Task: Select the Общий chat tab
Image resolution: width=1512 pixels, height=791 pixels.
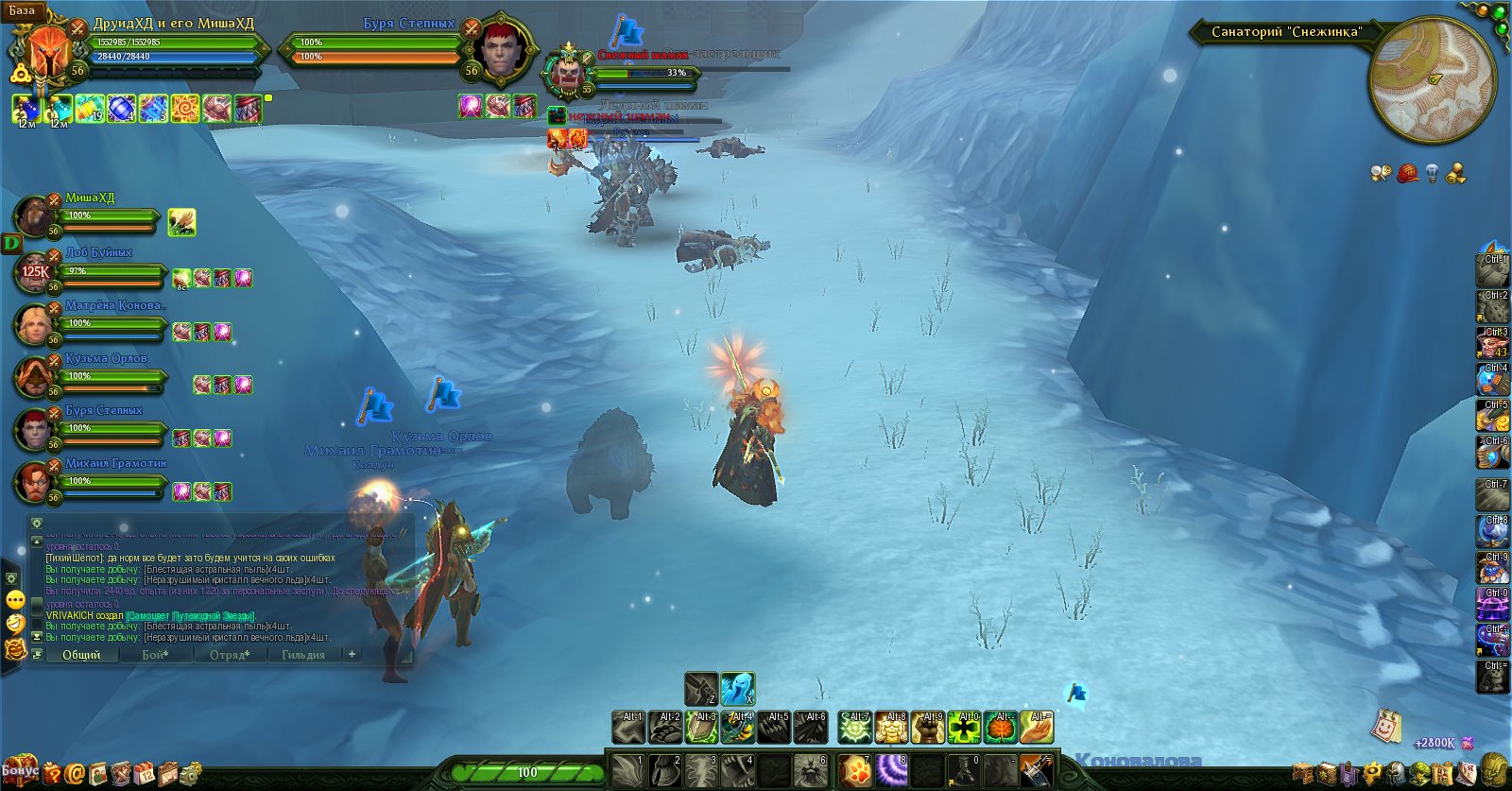Action: pyautogui.click(x=81, y=654)
